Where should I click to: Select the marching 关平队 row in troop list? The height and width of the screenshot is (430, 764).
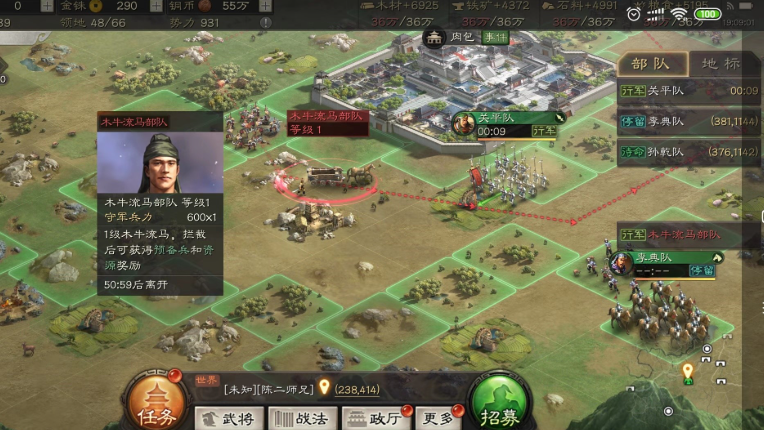[689, 91]
